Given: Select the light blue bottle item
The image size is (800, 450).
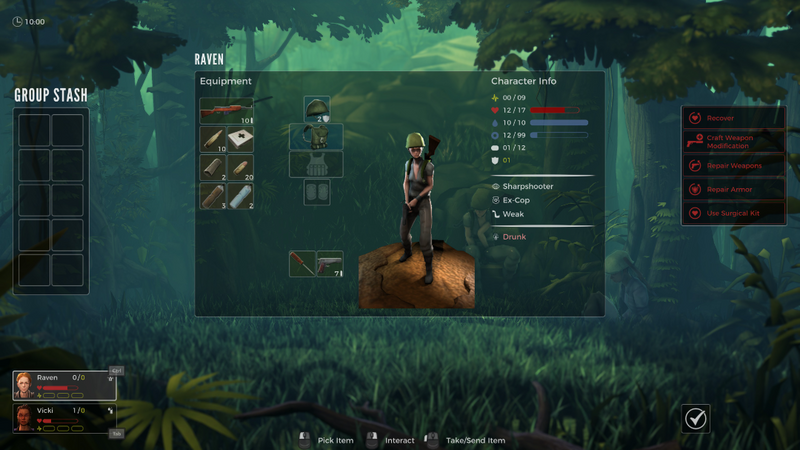Looking at the screenshot, I should pos(240,195).
